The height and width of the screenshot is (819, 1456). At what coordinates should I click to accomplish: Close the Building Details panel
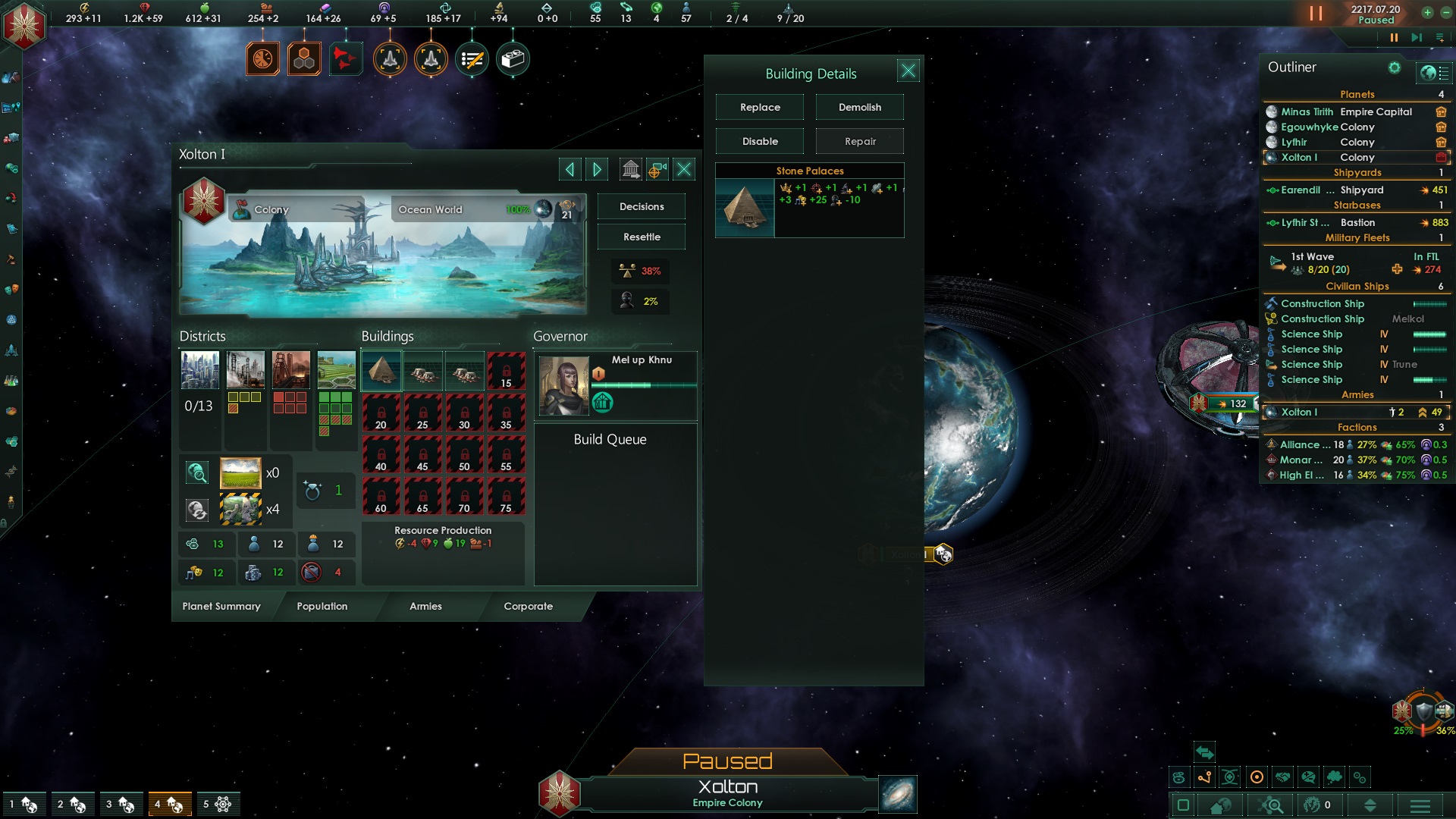(908, 71)
